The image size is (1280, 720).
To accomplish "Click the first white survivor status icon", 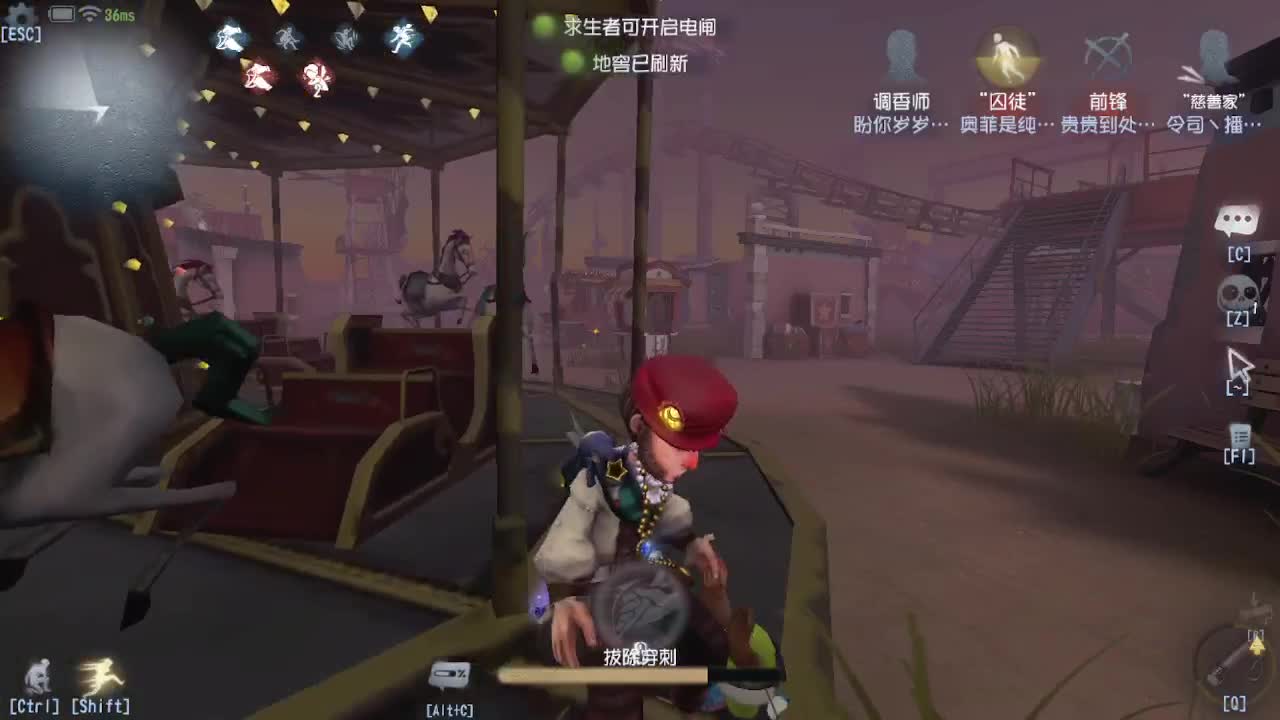I will tap(229, 40).
